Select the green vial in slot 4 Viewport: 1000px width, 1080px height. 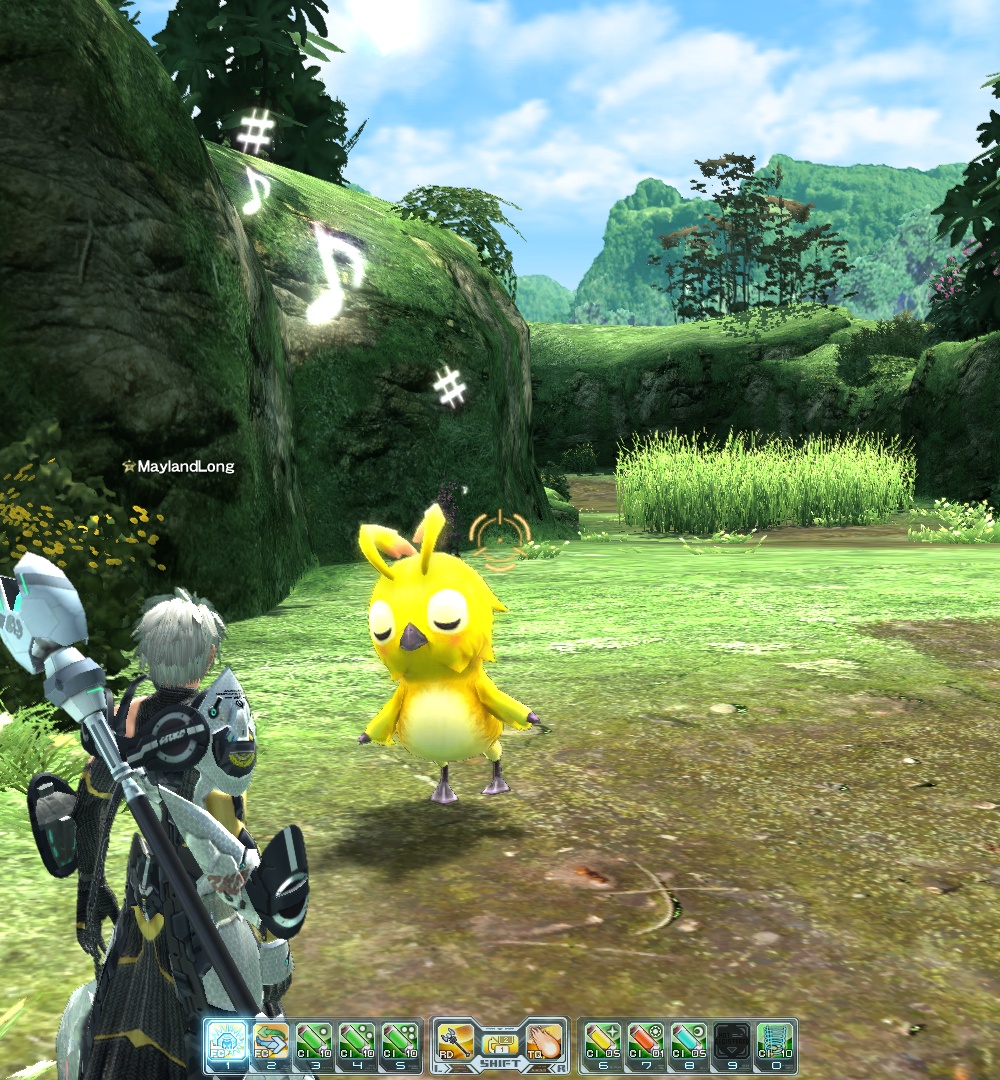click(357, 1044)
